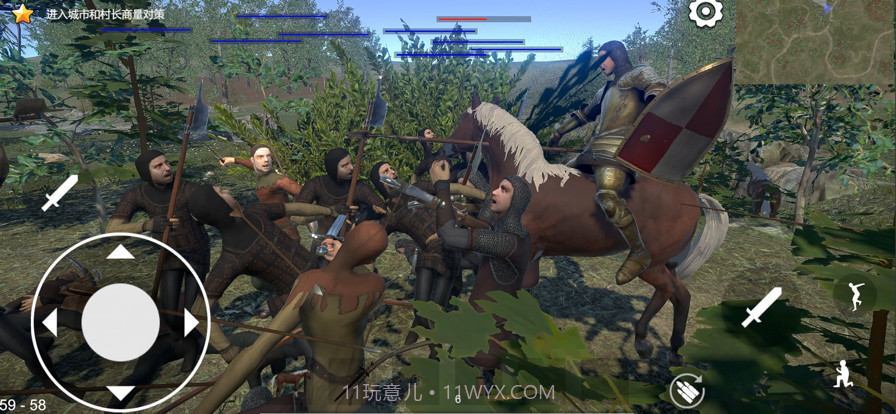The height and width of the screenshot is (414, 896).
Task: Tap the sword button above the joystick
Action: 59,193
